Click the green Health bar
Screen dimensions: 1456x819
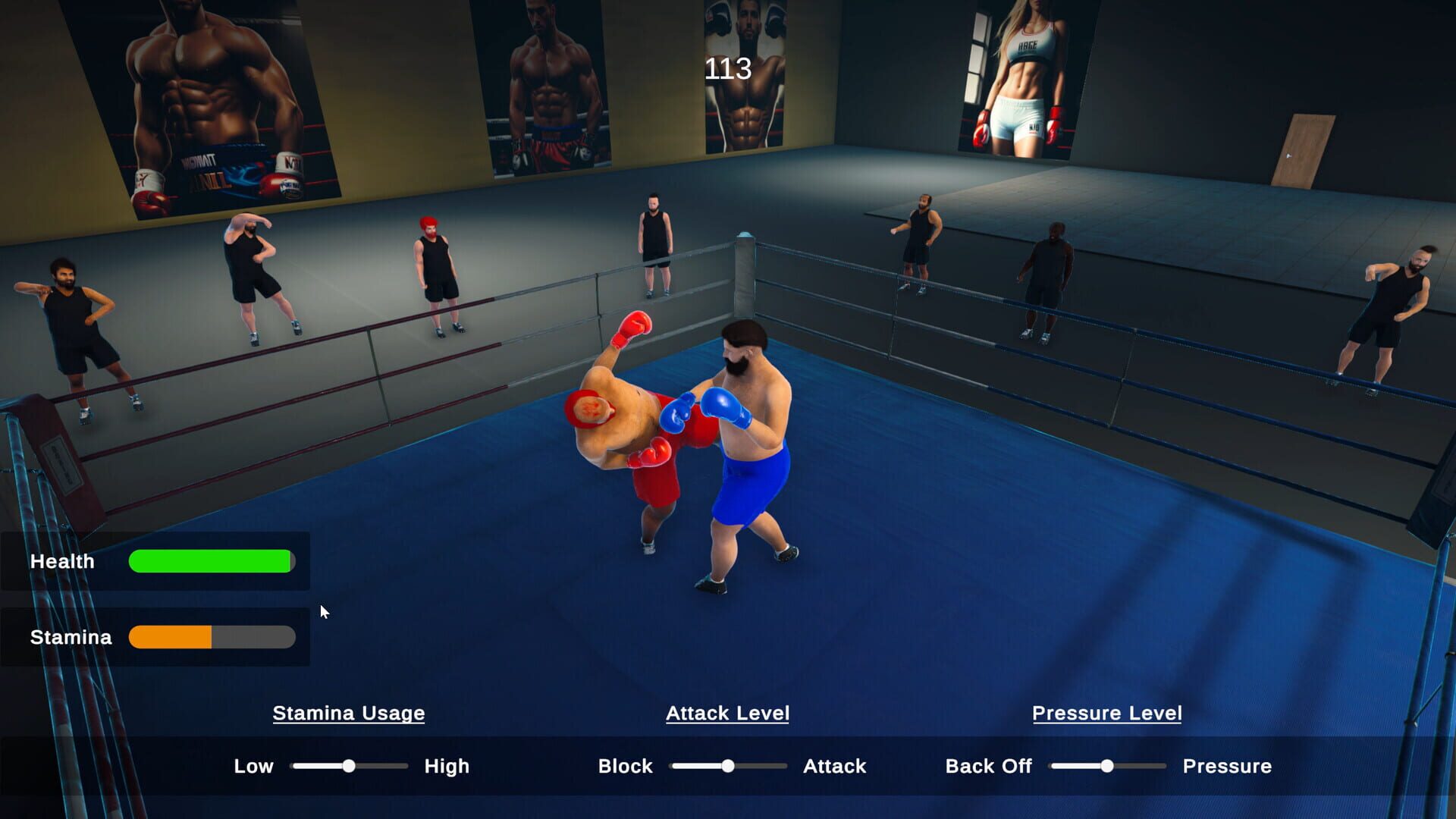[211, 561]
